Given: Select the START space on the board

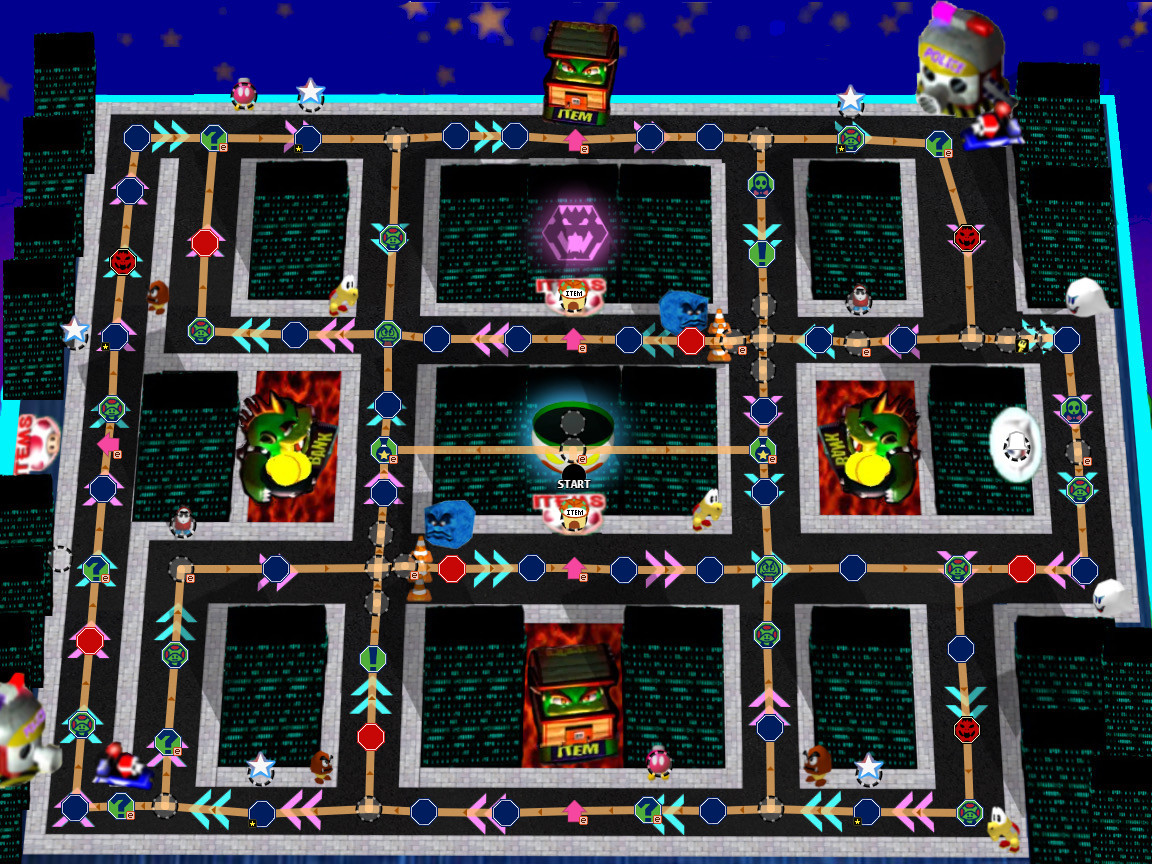Looking at the screenshot, I should pyautogui.click(x=573, y=474).
